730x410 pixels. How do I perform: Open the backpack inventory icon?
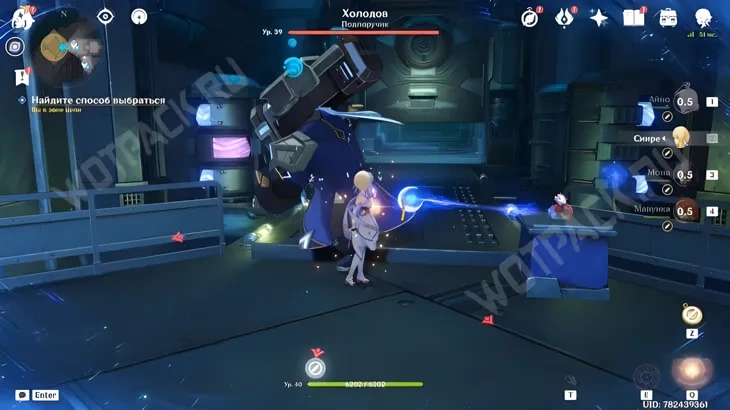point(668,17)
